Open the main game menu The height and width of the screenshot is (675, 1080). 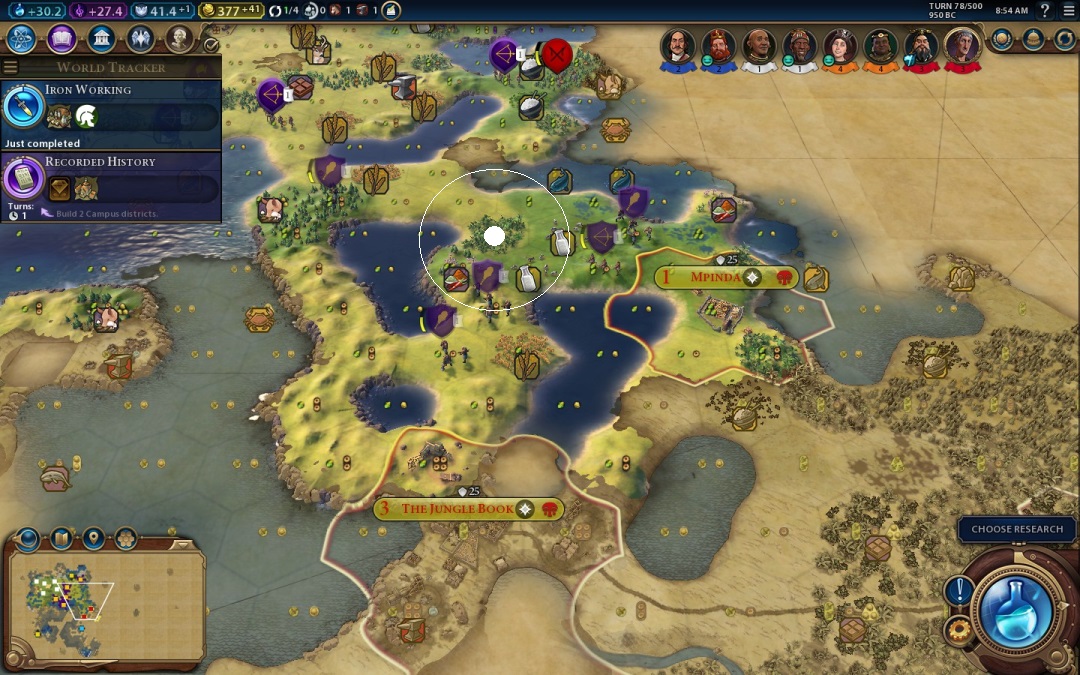click(1068, 11)
